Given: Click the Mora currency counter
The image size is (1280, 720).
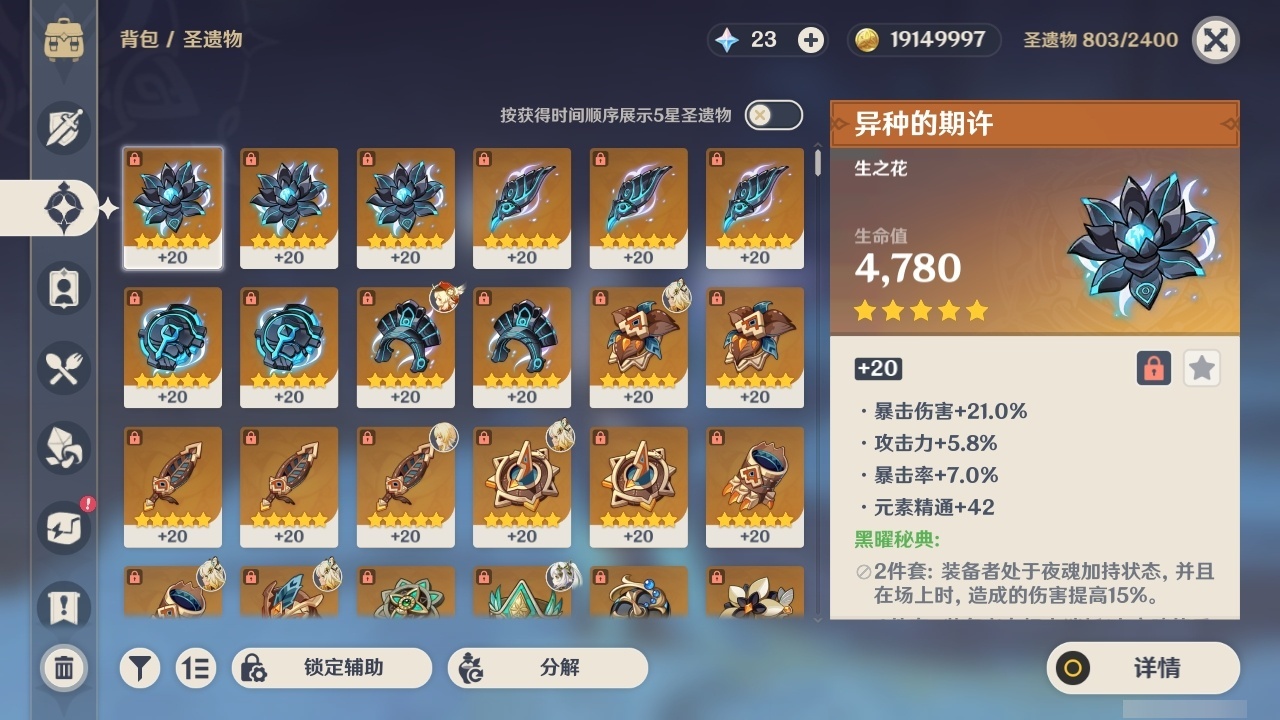Looking at the screenshot, I should (921, 40).
